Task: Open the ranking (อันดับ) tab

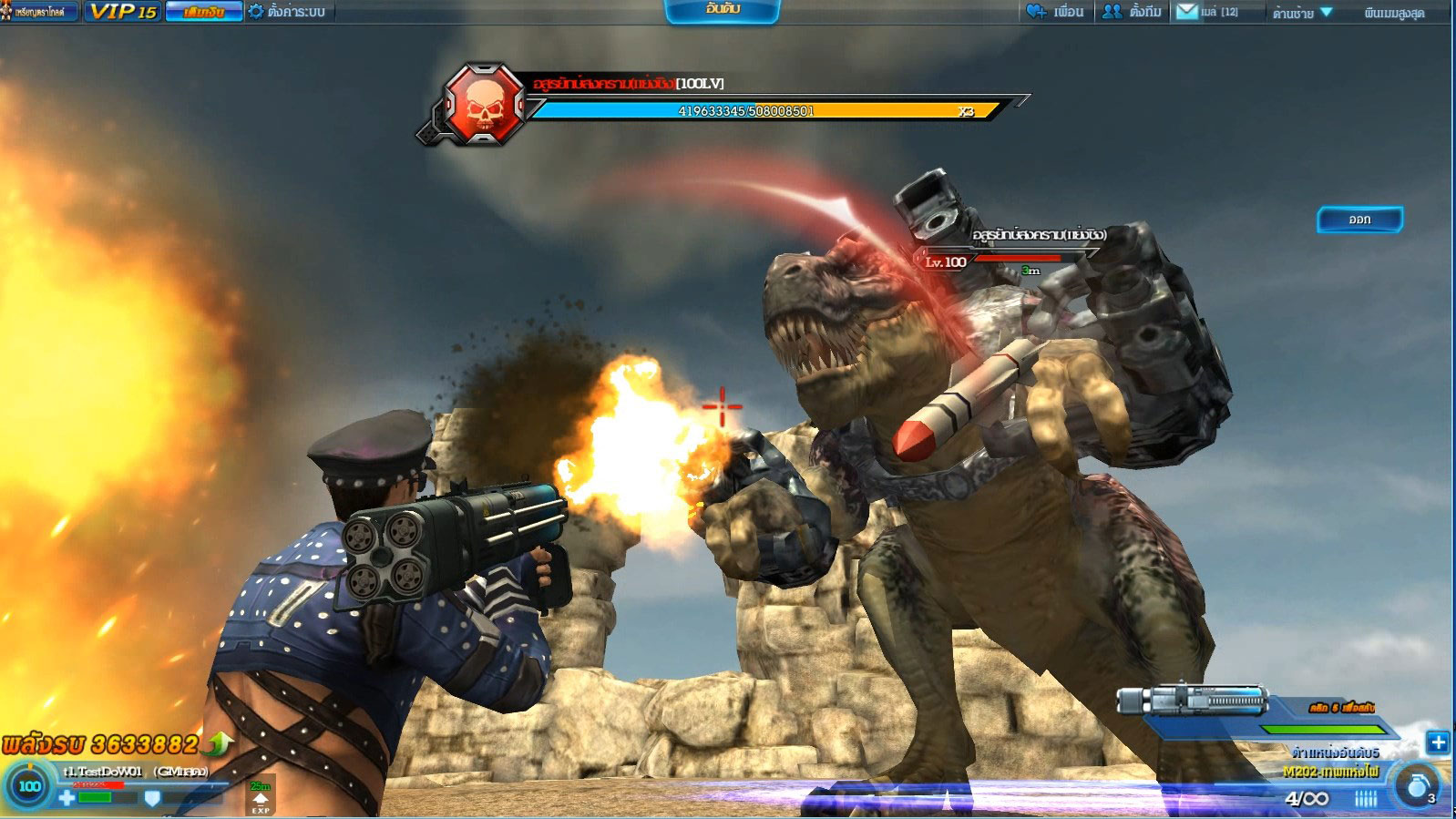Action: (x=723, y=10)
